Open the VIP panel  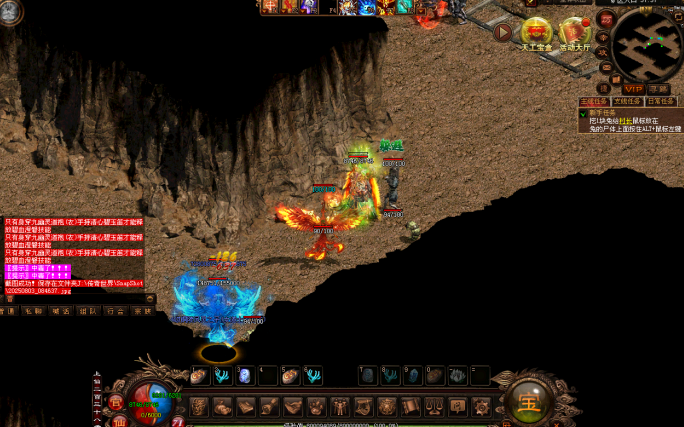click(633, 89)
